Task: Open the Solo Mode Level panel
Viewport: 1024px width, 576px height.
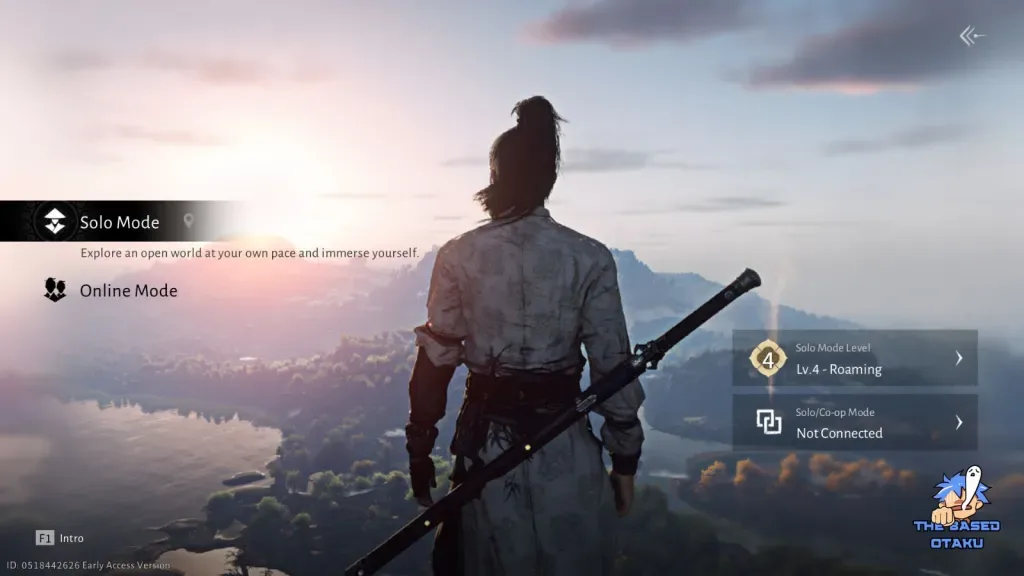Action: (x=854, y=358)
